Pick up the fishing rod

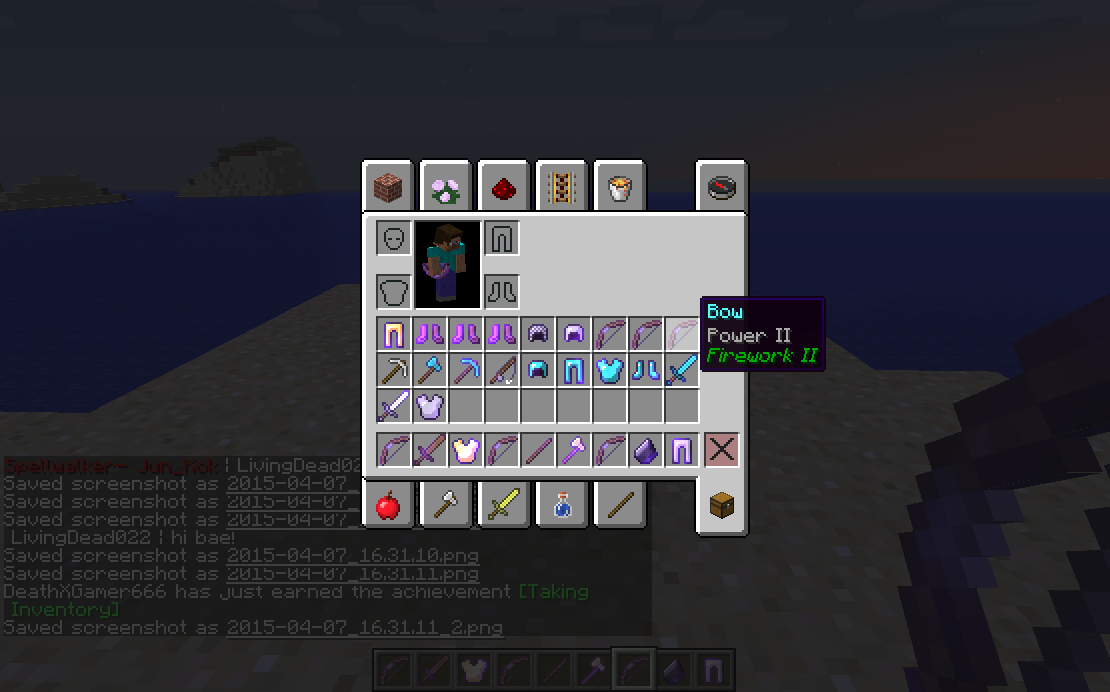click(502, 370)
